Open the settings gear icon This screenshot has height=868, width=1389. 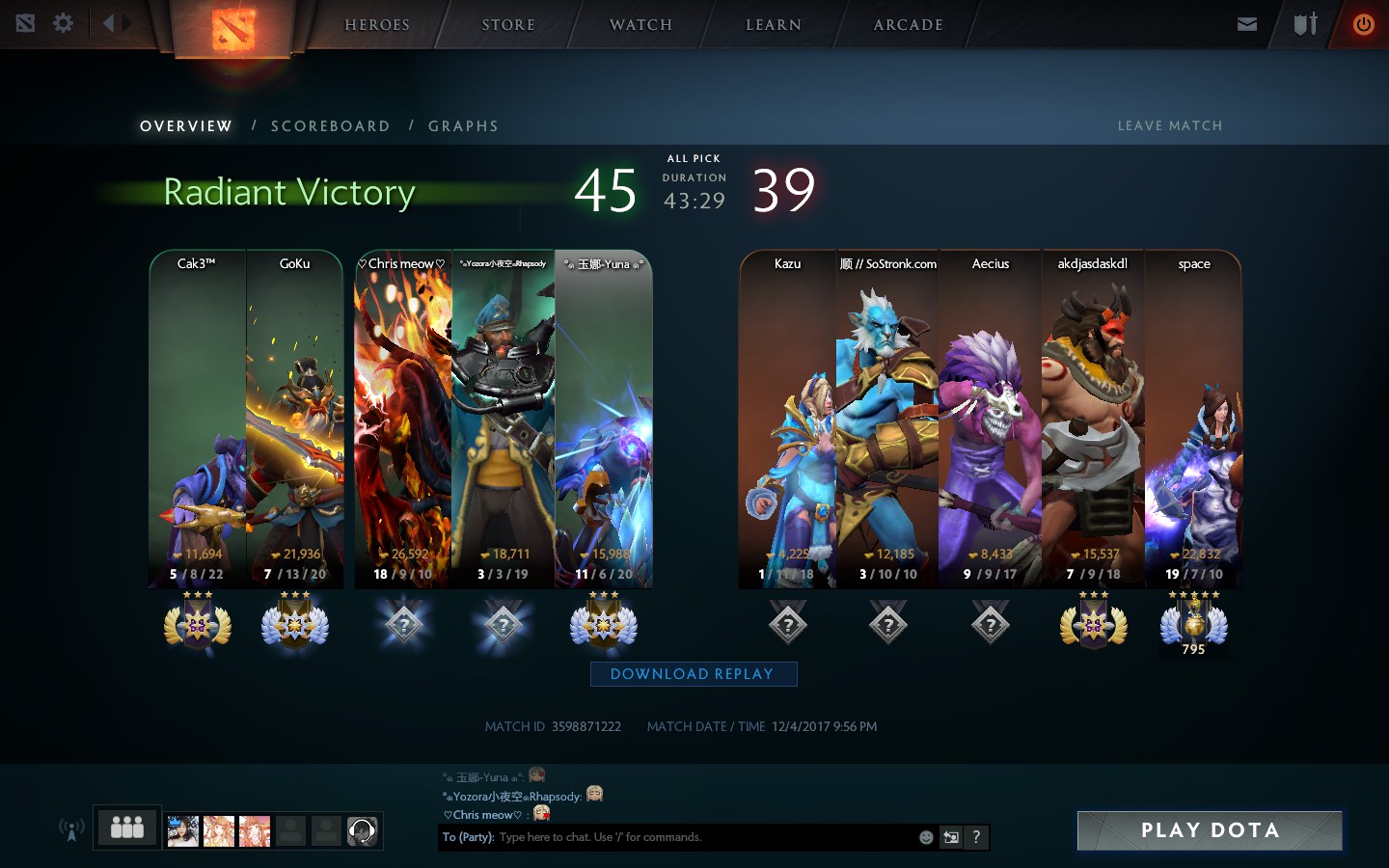(62, 23)
